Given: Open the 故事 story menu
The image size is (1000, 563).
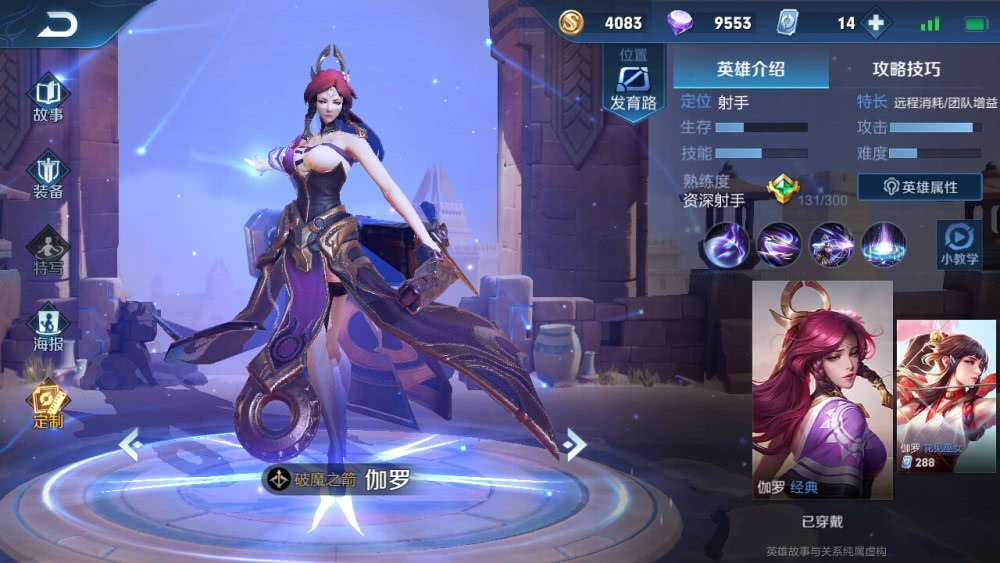Looking at the screenshot, I should coord(48,99).
